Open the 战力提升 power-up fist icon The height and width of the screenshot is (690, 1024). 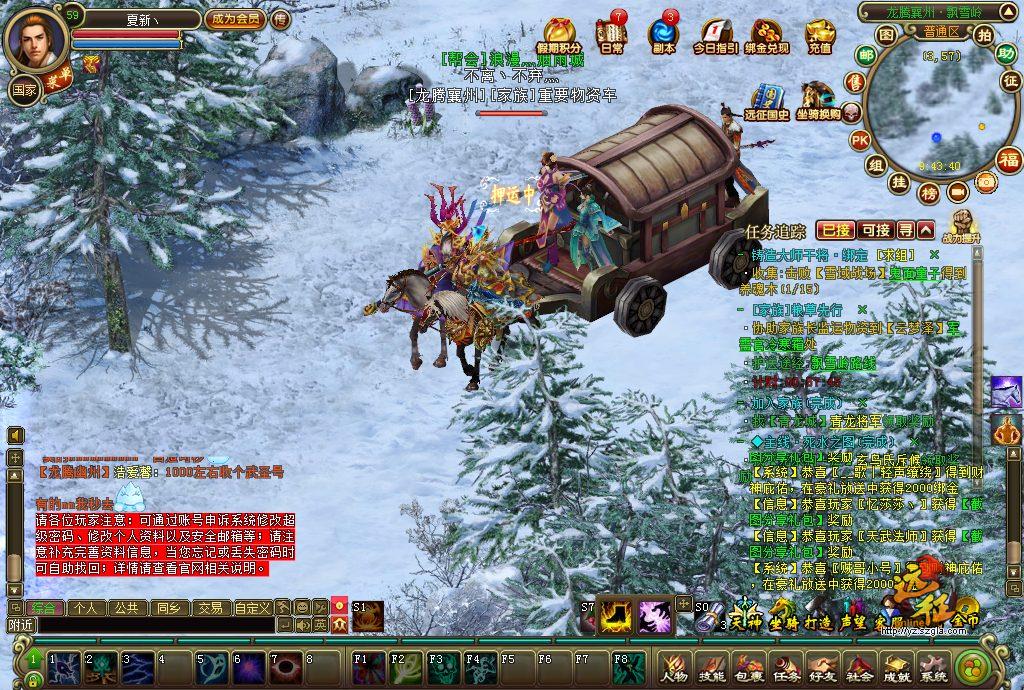[x=962, y=225]
